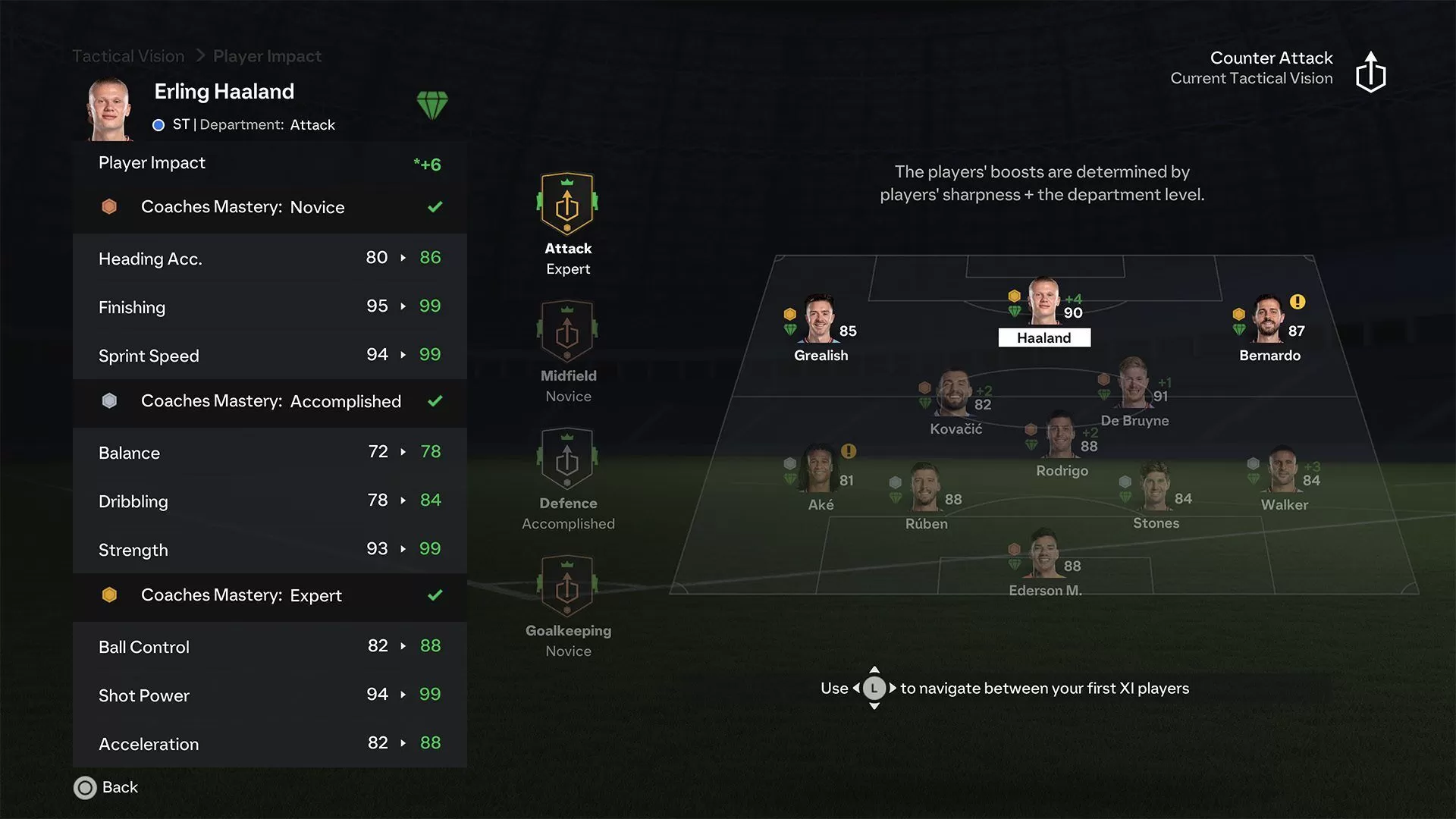Select Haaland's name label on the pitch
This screenshot has width=1456, height=819.
tap(1044, 337)
